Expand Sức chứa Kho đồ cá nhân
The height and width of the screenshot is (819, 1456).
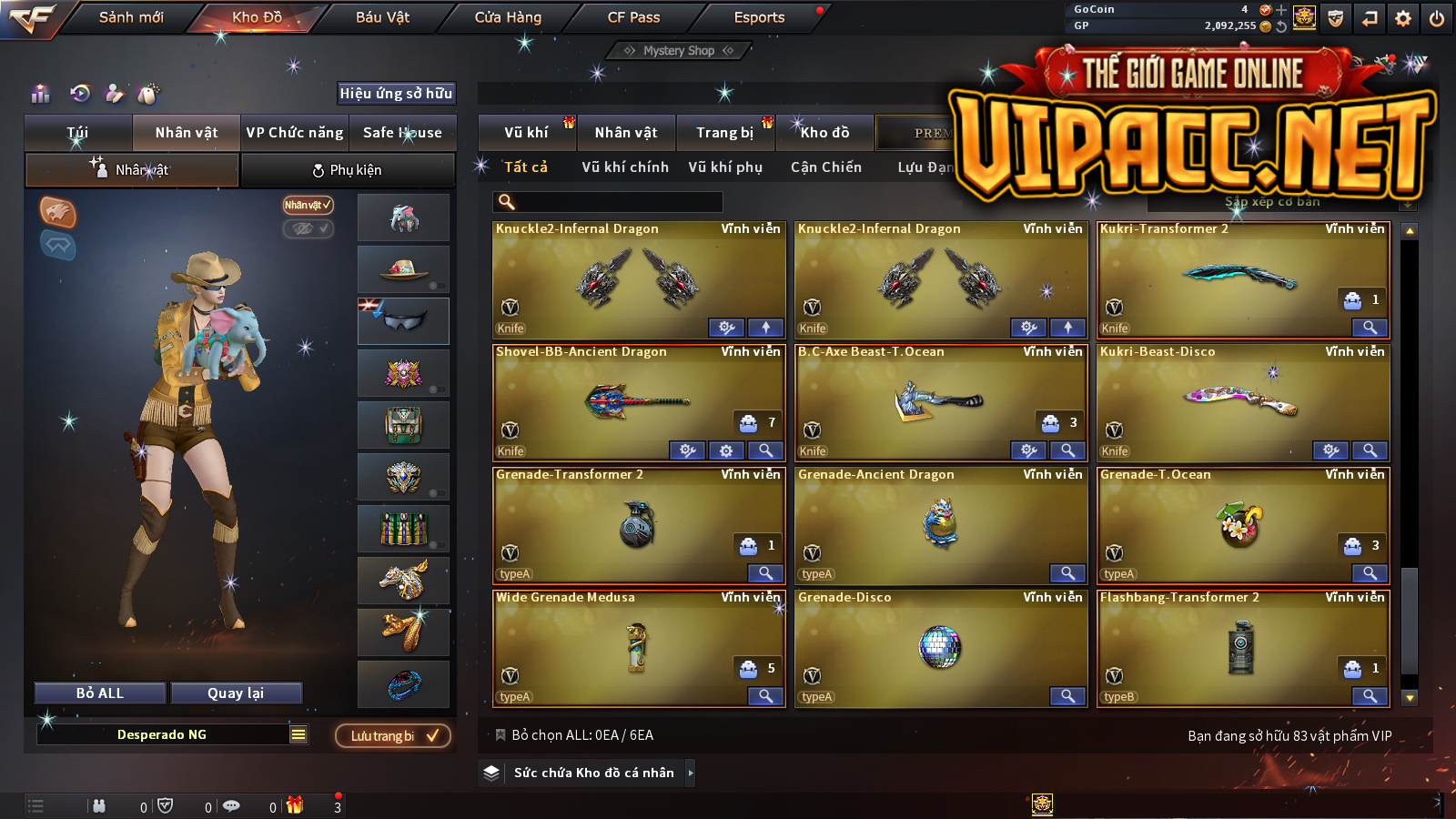click(x=594, y=773)
